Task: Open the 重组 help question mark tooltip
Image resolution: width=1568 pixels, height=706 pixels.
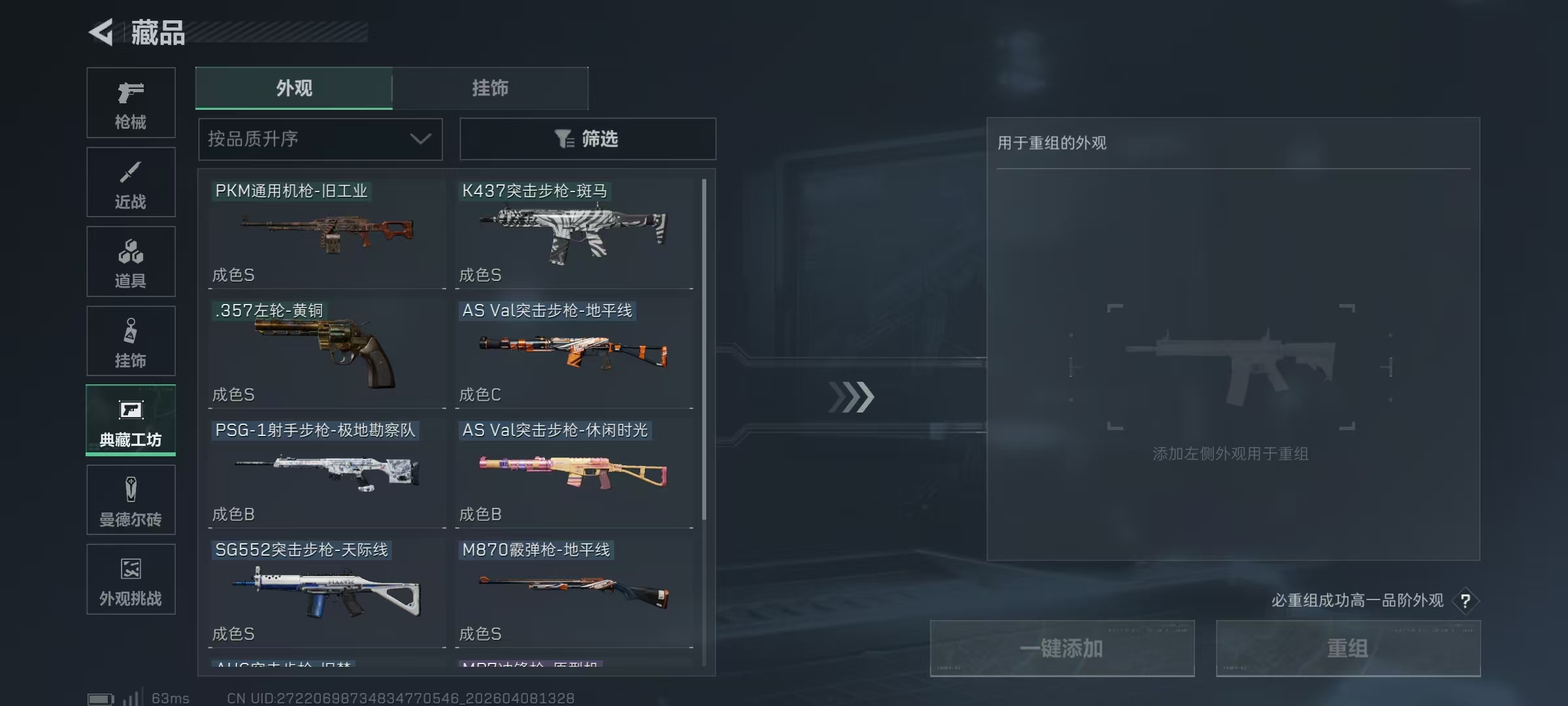Action: tap(1465, 601)
